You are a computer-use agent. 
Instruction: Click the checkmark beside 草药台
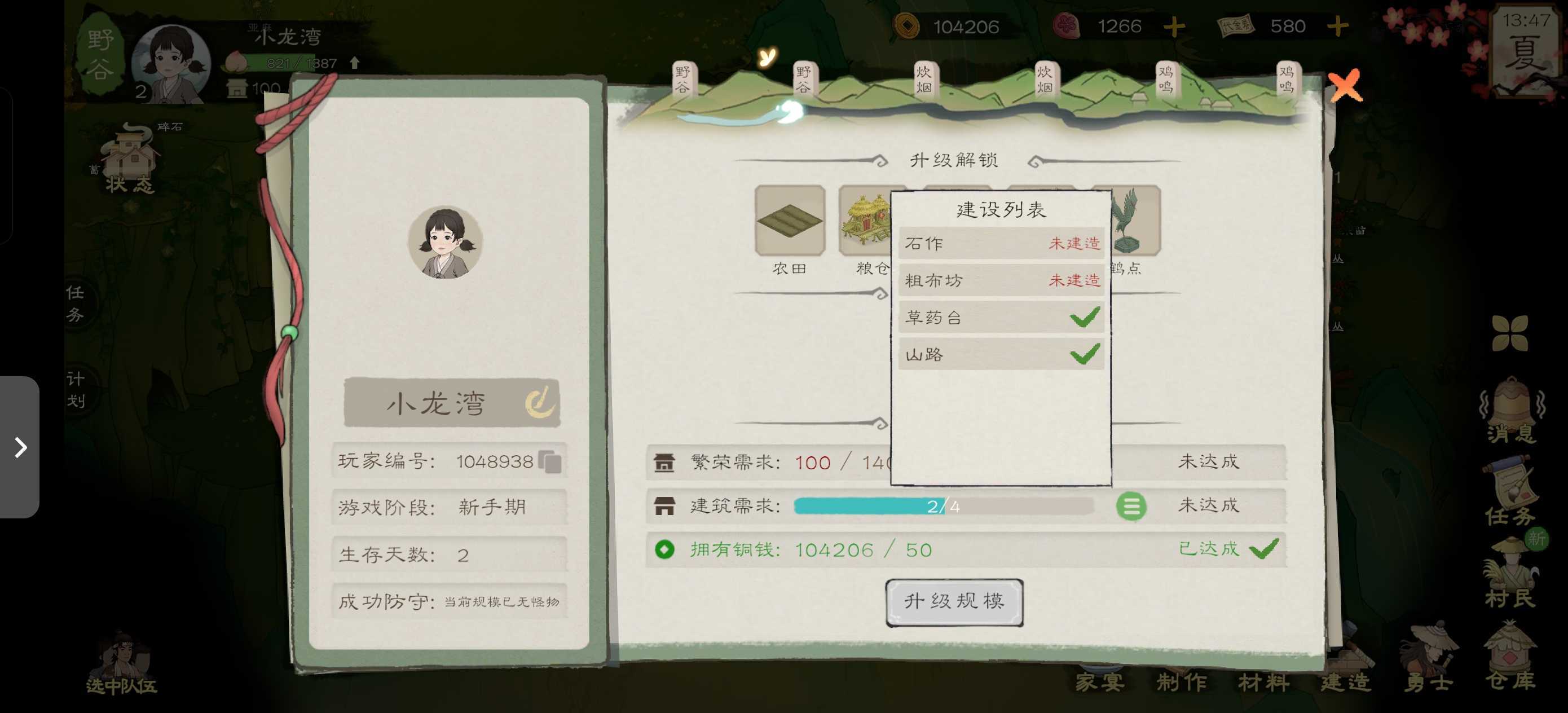(1085, 316)
